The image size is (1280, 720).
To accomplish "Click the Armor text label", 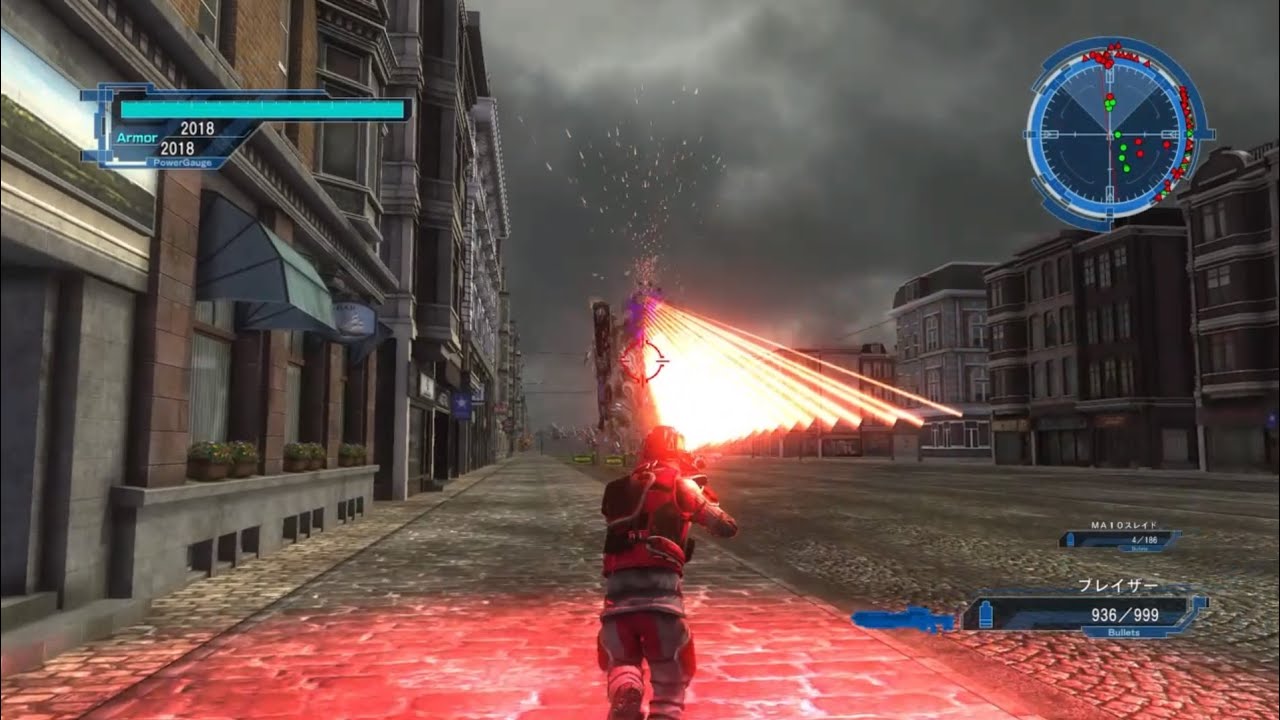I will [136, 136].
